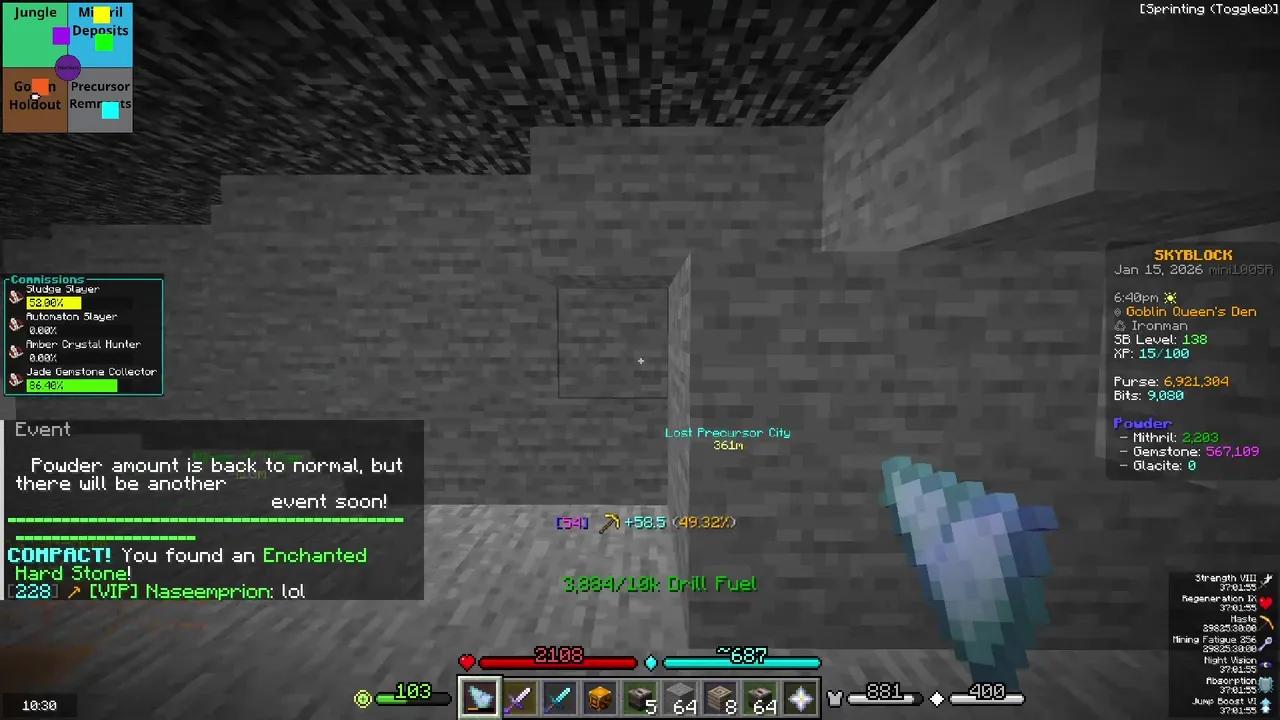Click the heart icon beside the health bar
Viewport: 1280px width, 720px height.
[466, 661]
